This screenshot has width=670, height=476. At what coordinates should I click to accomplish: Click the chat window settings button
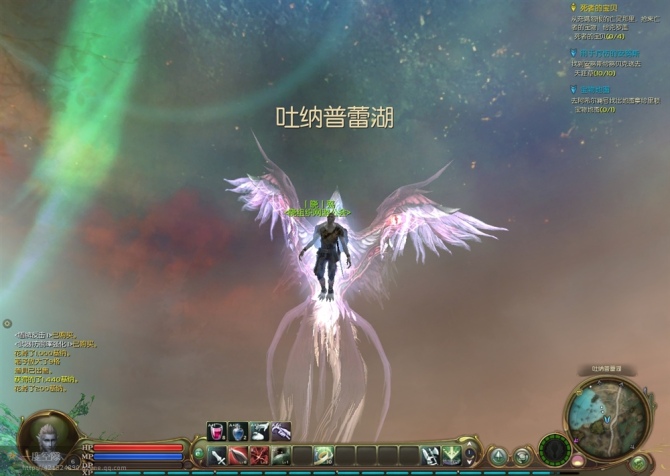click(x=7, y=324)
